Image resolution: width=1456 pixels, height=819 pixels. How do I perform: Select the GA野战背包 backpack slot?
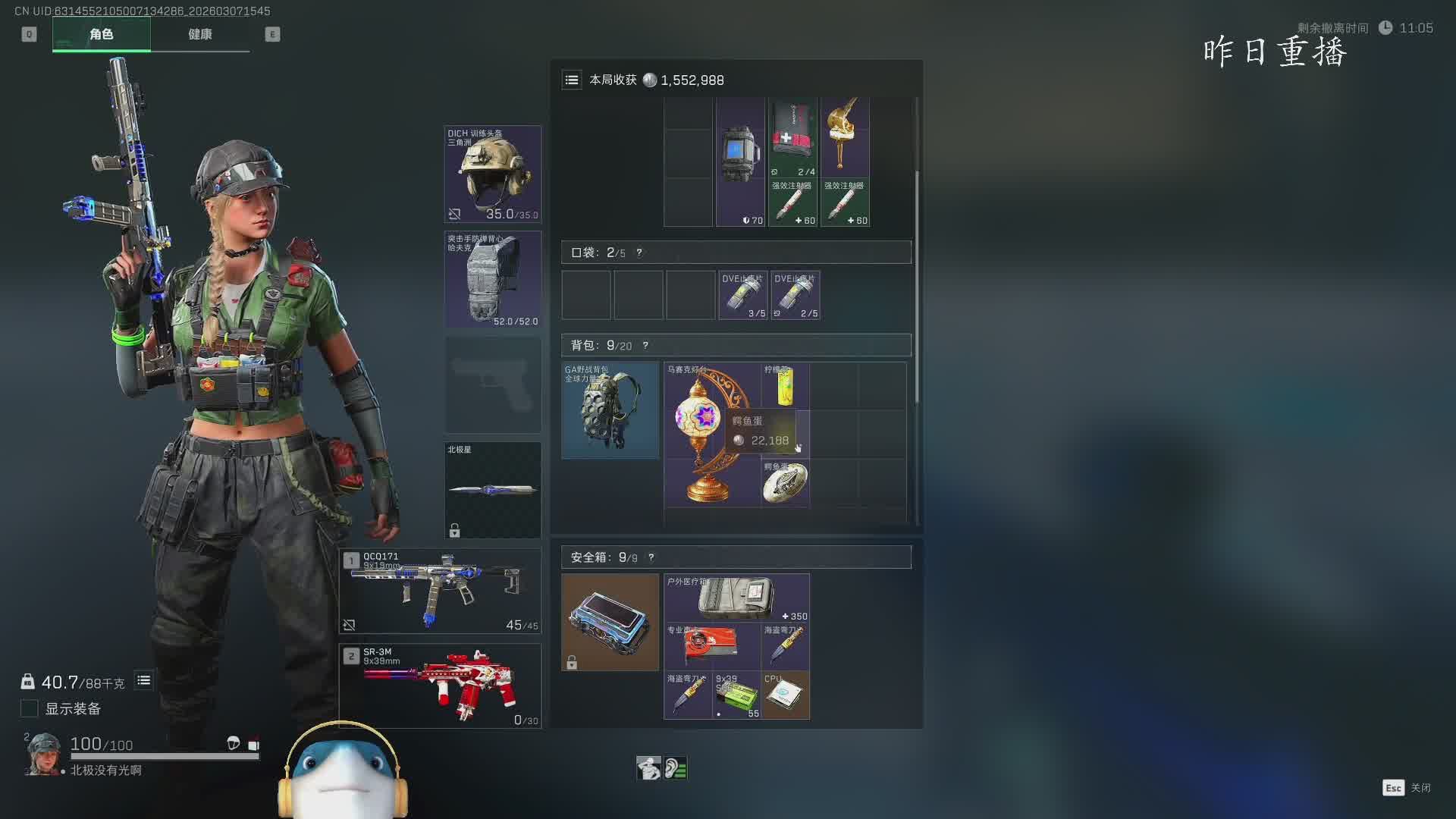[610, 410]
